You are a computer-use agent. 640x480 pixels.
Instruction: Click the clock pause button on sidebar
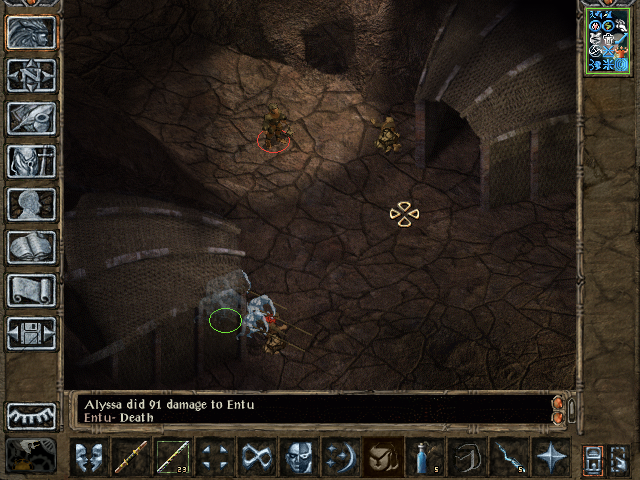pyautogui.click(x=31, y=414)
